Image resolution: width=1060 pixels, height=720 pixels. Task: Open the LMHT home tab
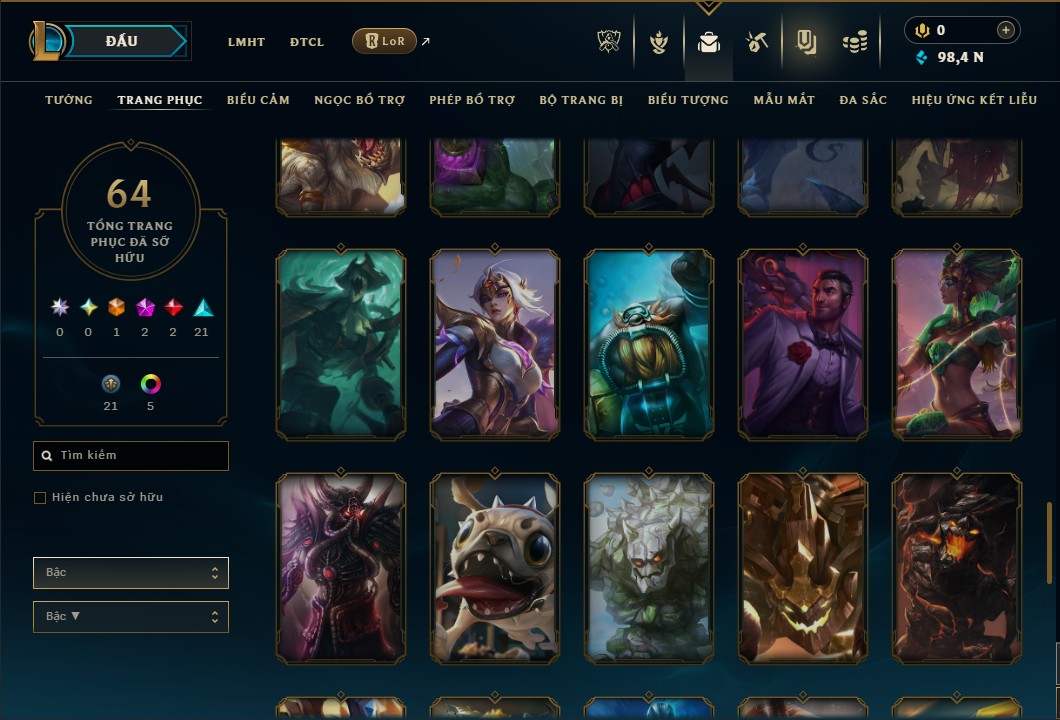[x=246, y=42]
